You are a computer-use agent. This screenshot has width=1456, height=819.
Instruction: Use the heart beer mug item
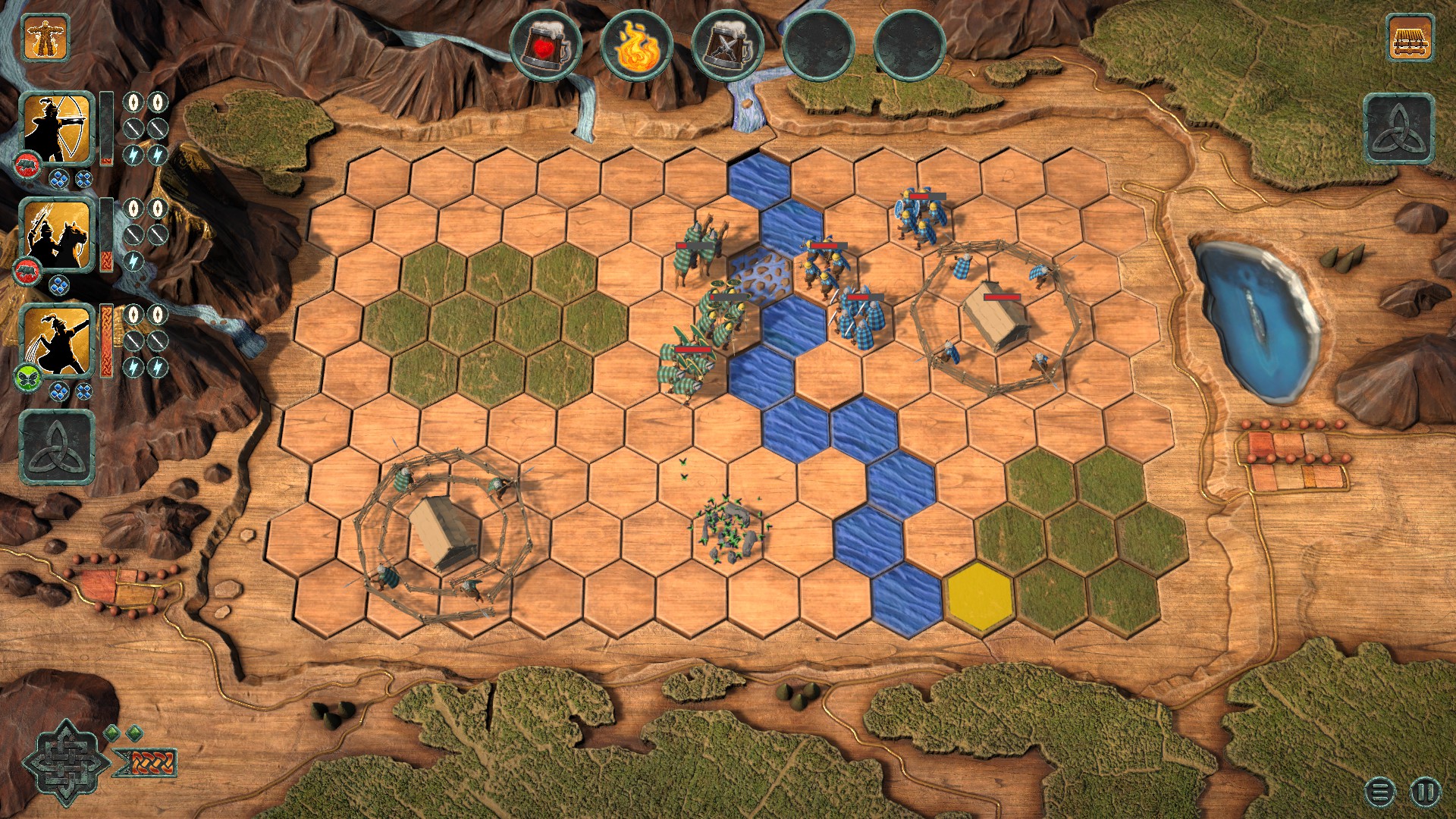545,45
